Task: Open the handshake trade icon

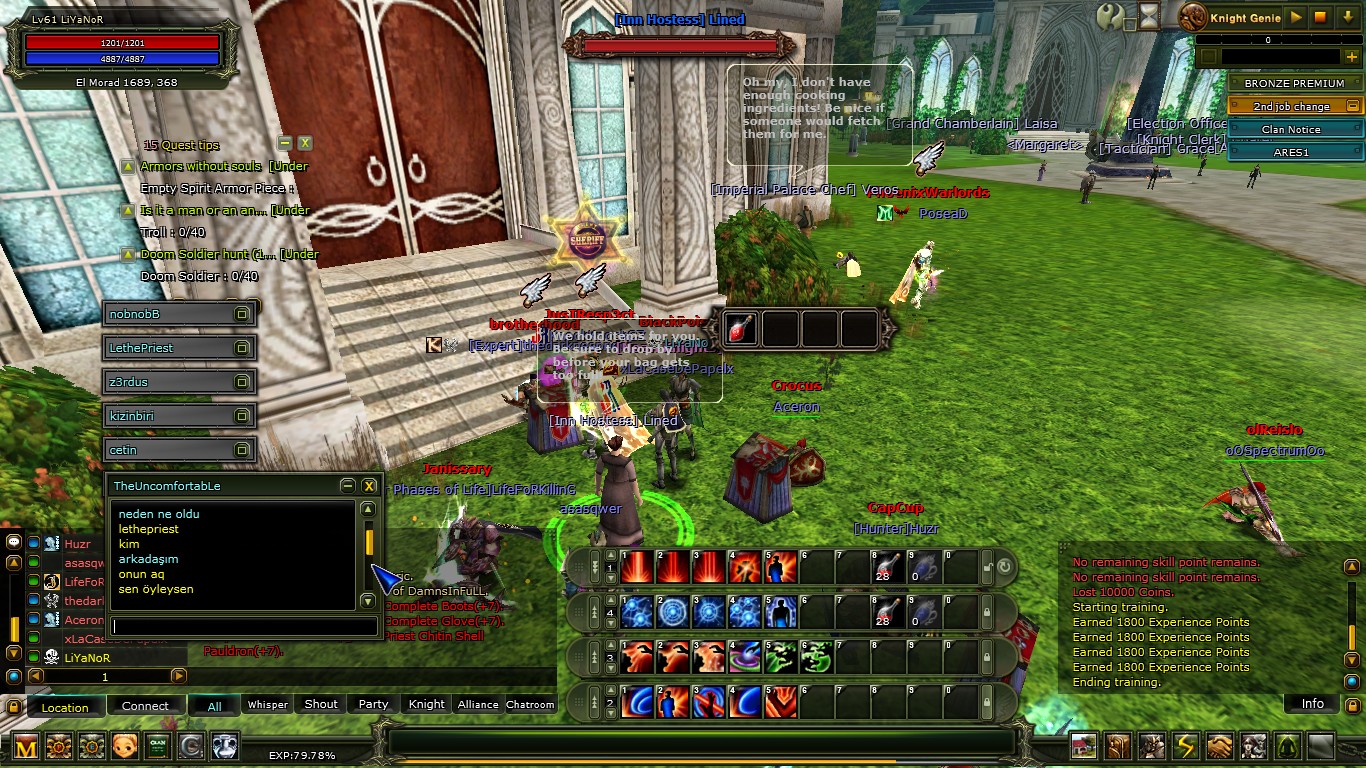Action: point(1219,746)
